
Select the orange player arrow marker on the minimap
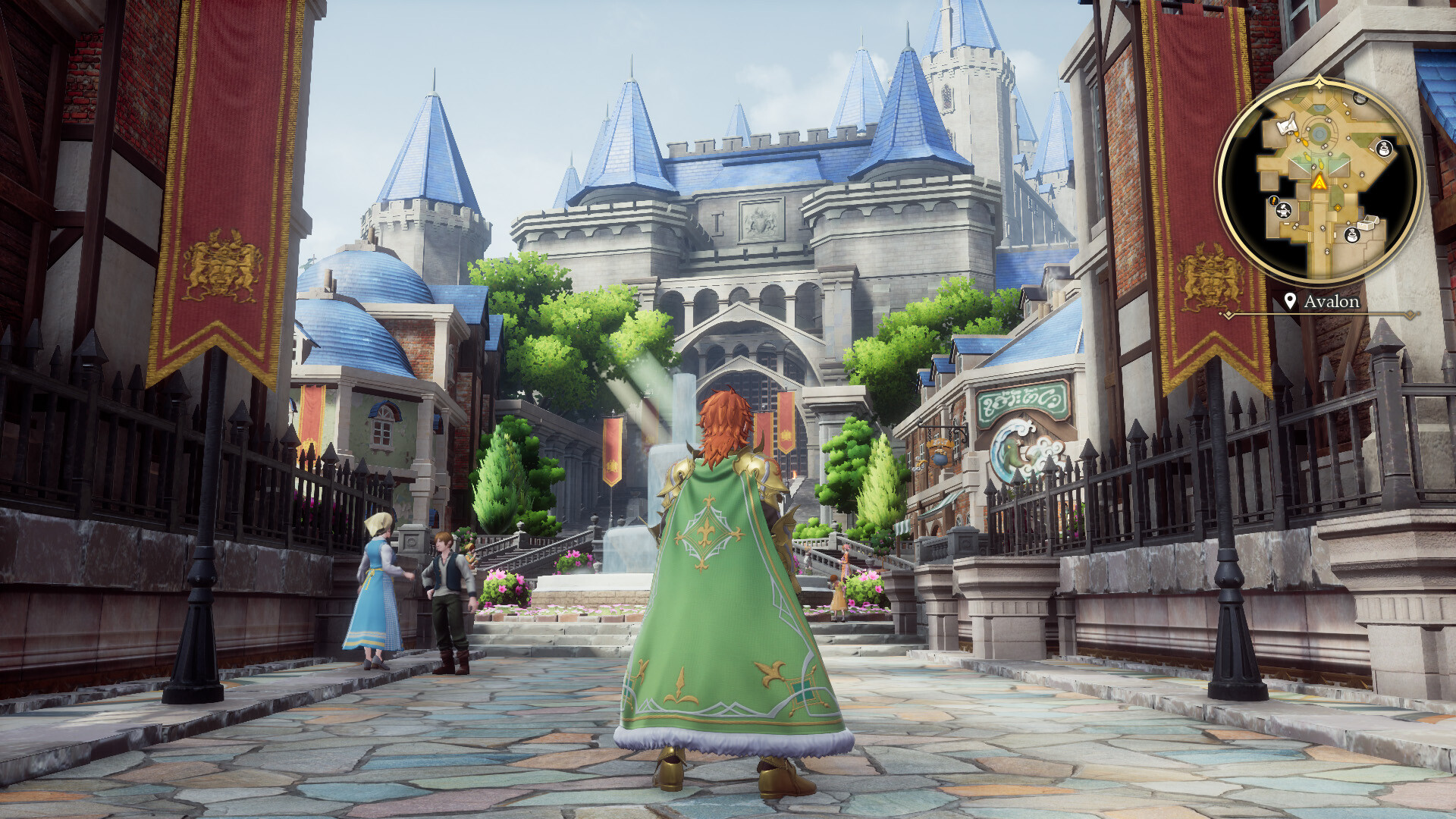1320,183
